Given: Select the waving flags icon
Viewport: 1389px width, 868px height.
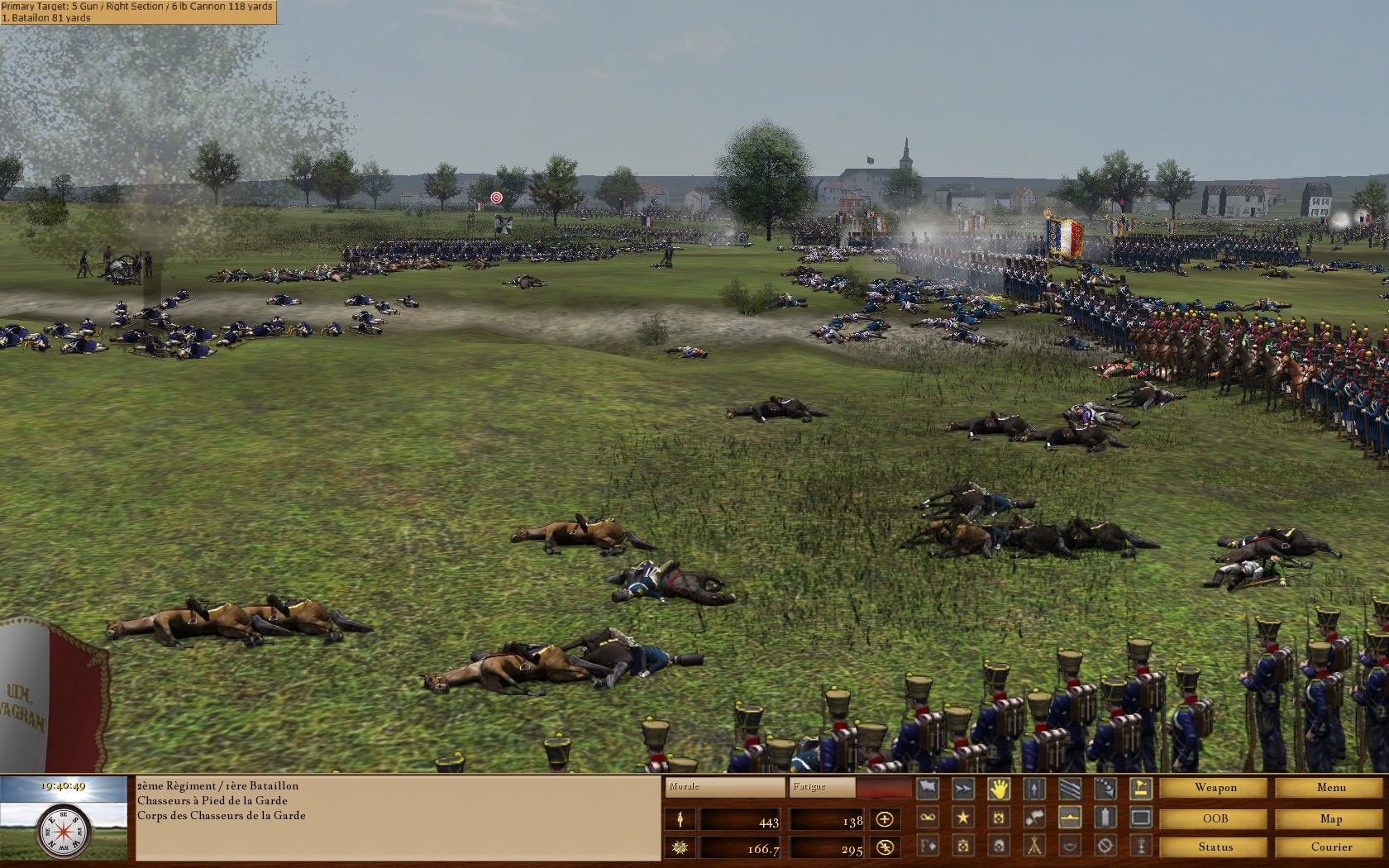Looking at the screenshot, I should pos(1034,817).
